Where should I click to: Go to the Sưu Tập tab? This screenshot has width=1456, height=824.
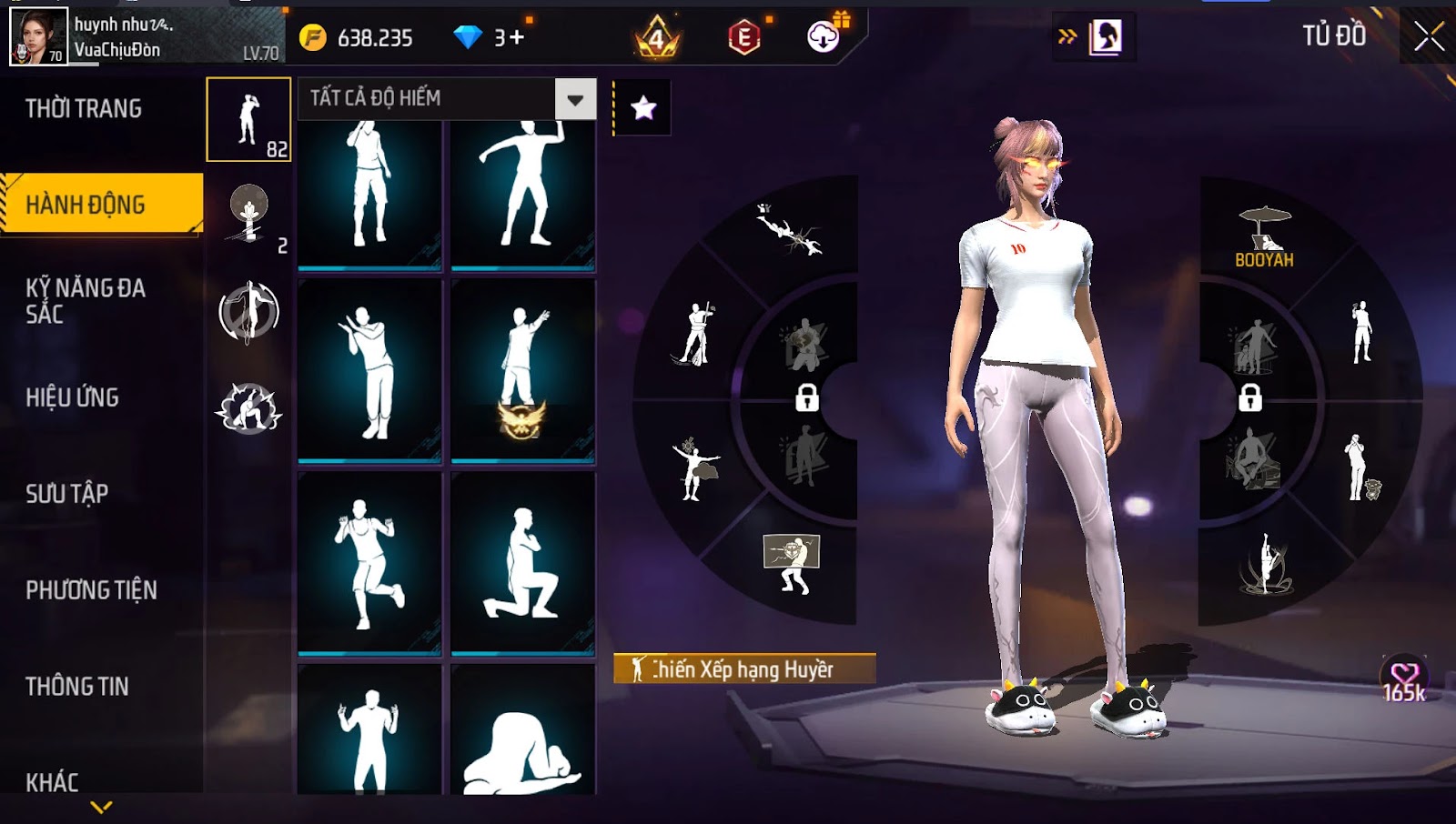tap(67, 494)
